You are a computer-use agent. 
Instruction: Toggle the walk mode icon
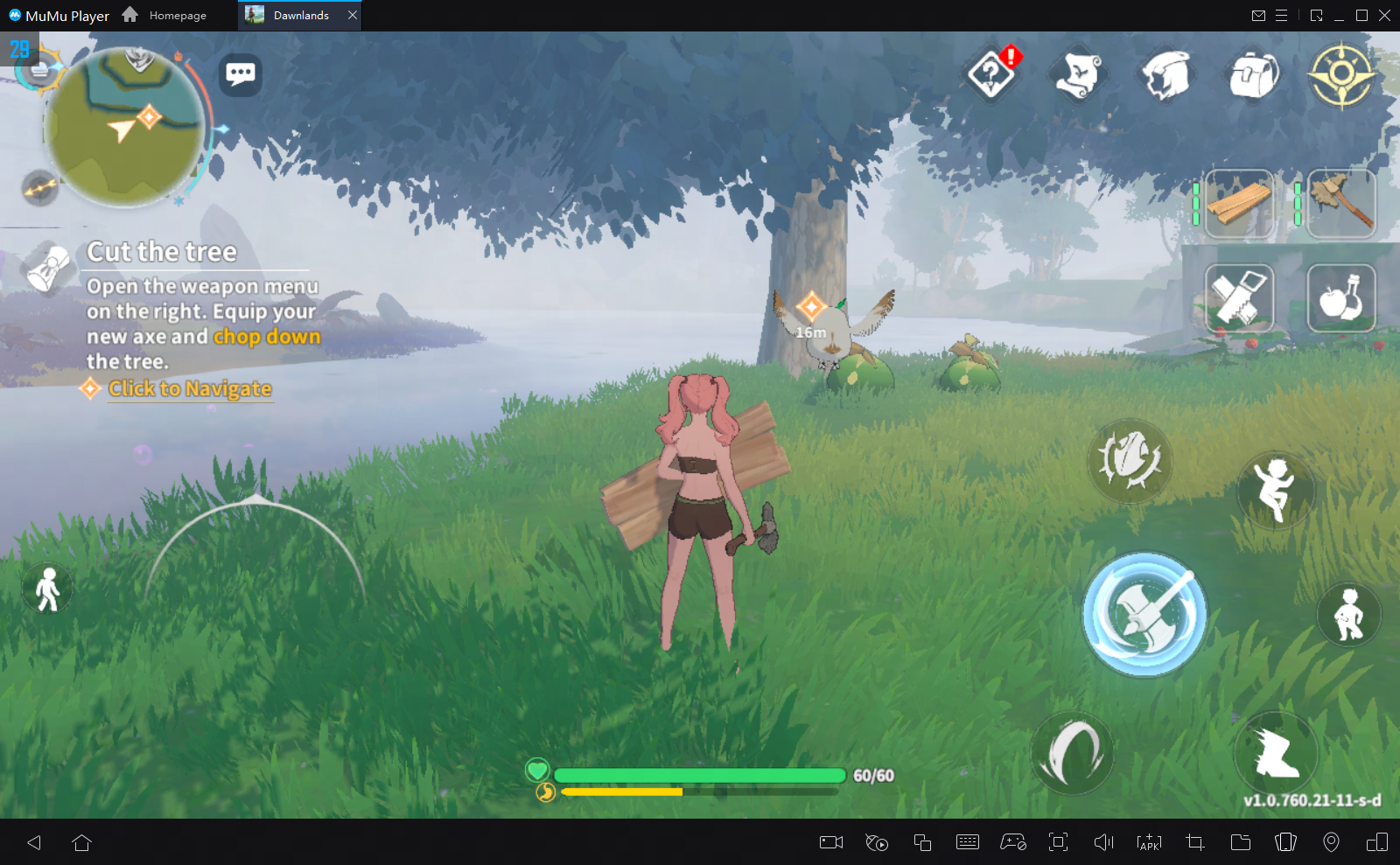pos(48,589)
